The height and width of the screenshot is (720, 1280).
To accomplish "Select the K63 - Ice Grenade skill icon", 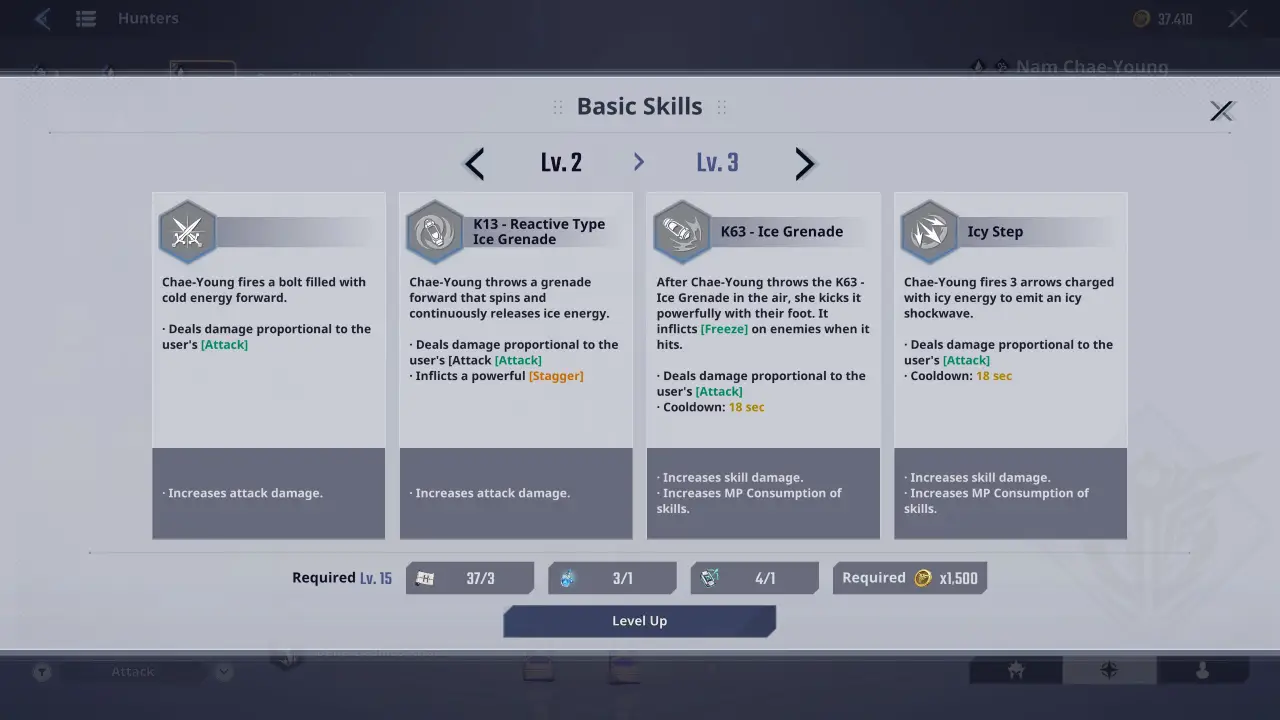I will point(682,231).
